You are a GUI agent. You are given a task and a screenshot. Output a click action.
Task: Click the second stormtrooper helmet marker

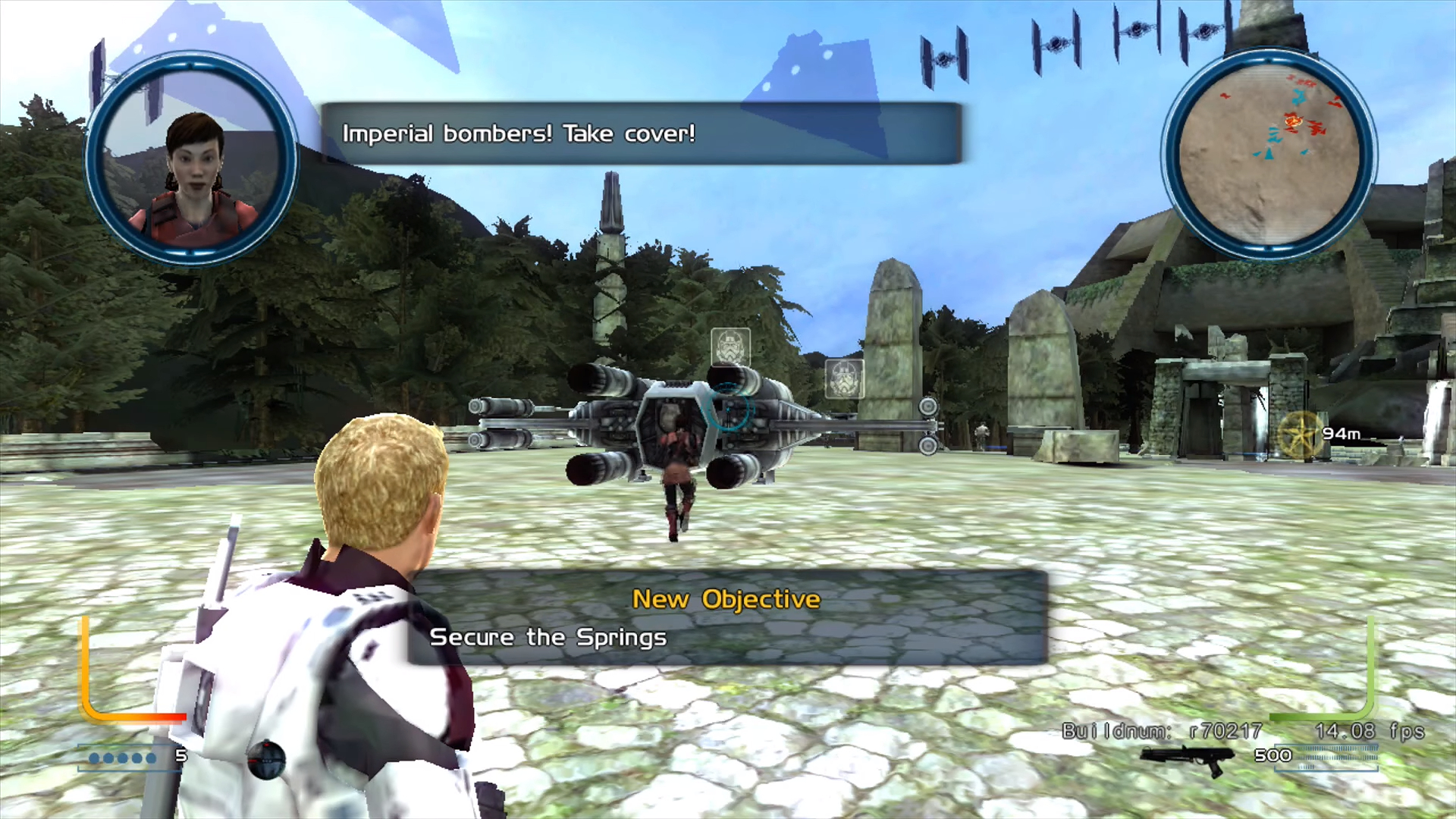[x=844, y=379]
